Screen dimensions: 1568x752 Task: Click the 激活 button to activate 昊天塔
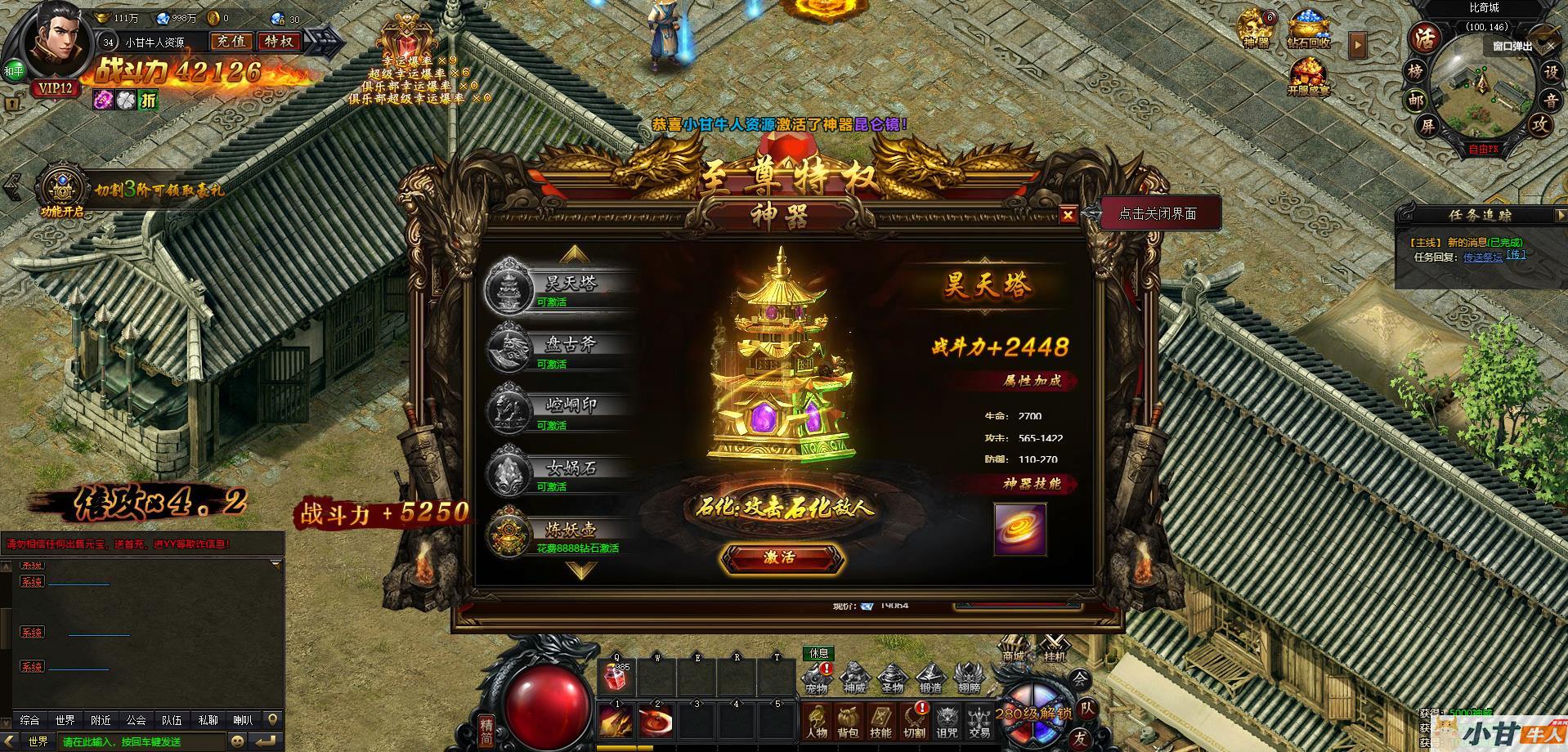(780, 557)
